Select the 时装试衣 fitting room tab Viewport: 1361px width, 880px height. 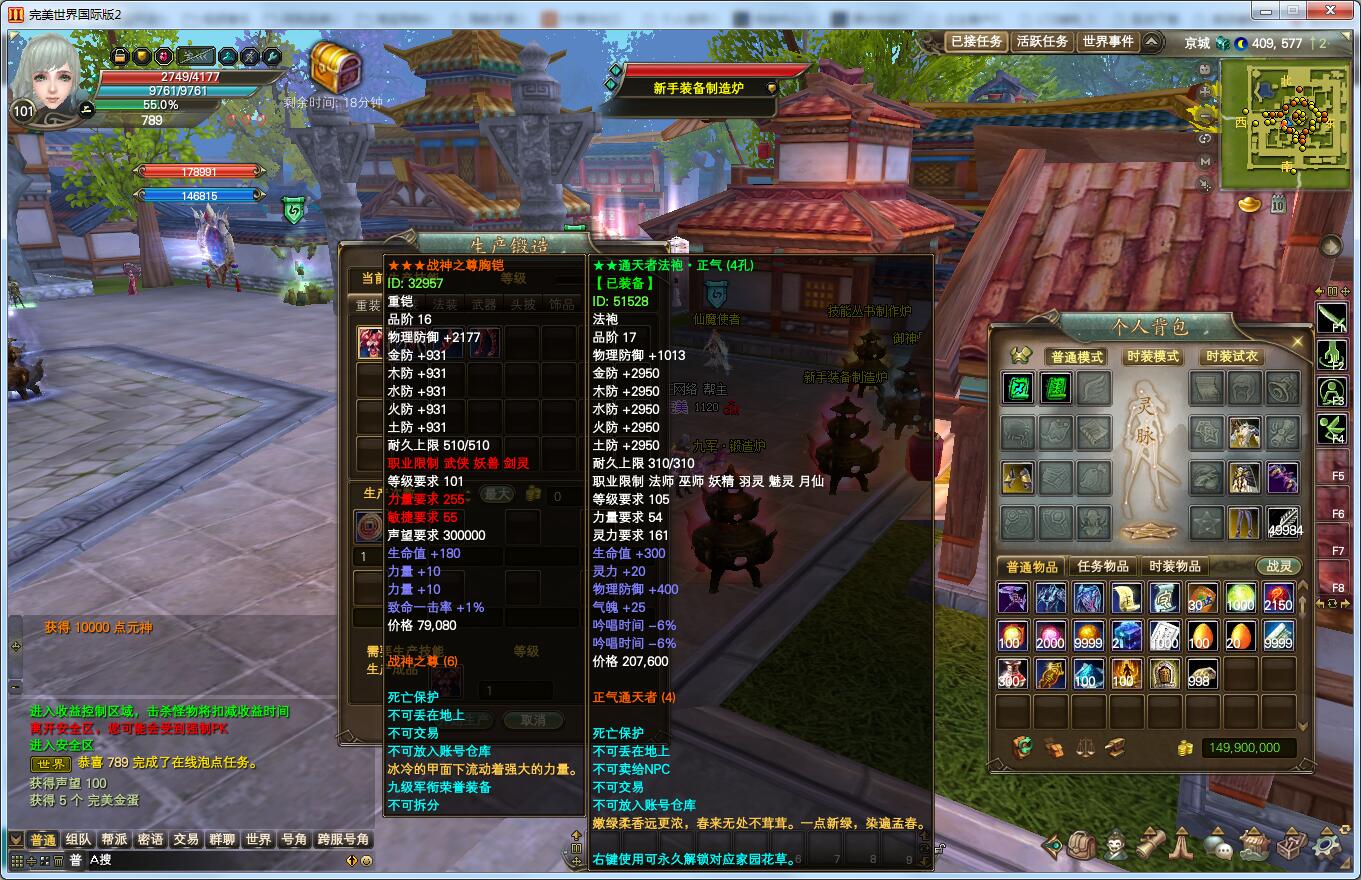[1231, 357]
